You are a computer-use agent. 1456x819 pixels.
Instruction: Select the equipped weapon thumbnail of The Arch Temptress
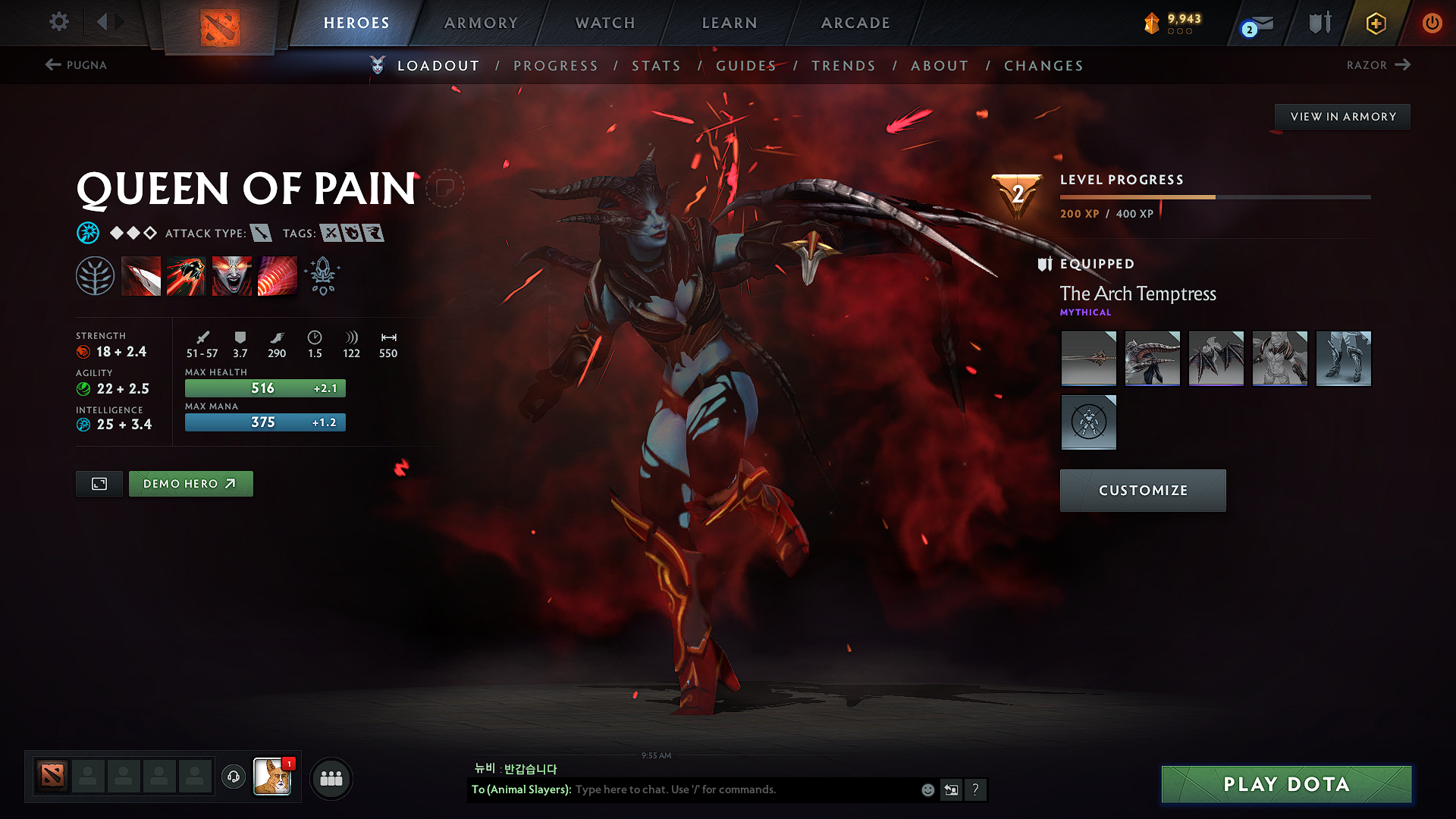pyautogui.click(x=1088, y=358)
